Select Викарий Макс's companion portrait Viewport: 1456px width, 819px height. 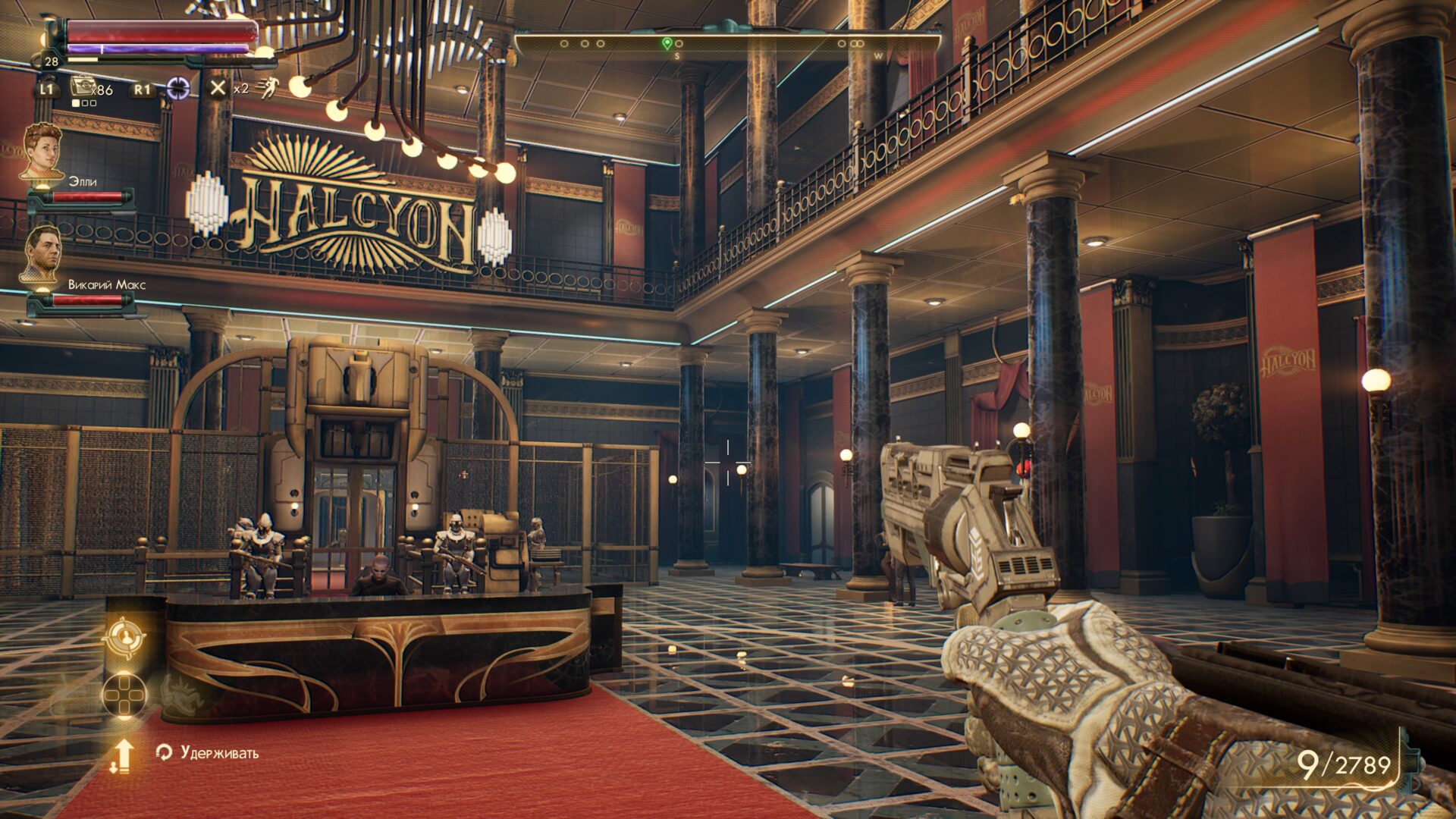click(x=42, y=254)
